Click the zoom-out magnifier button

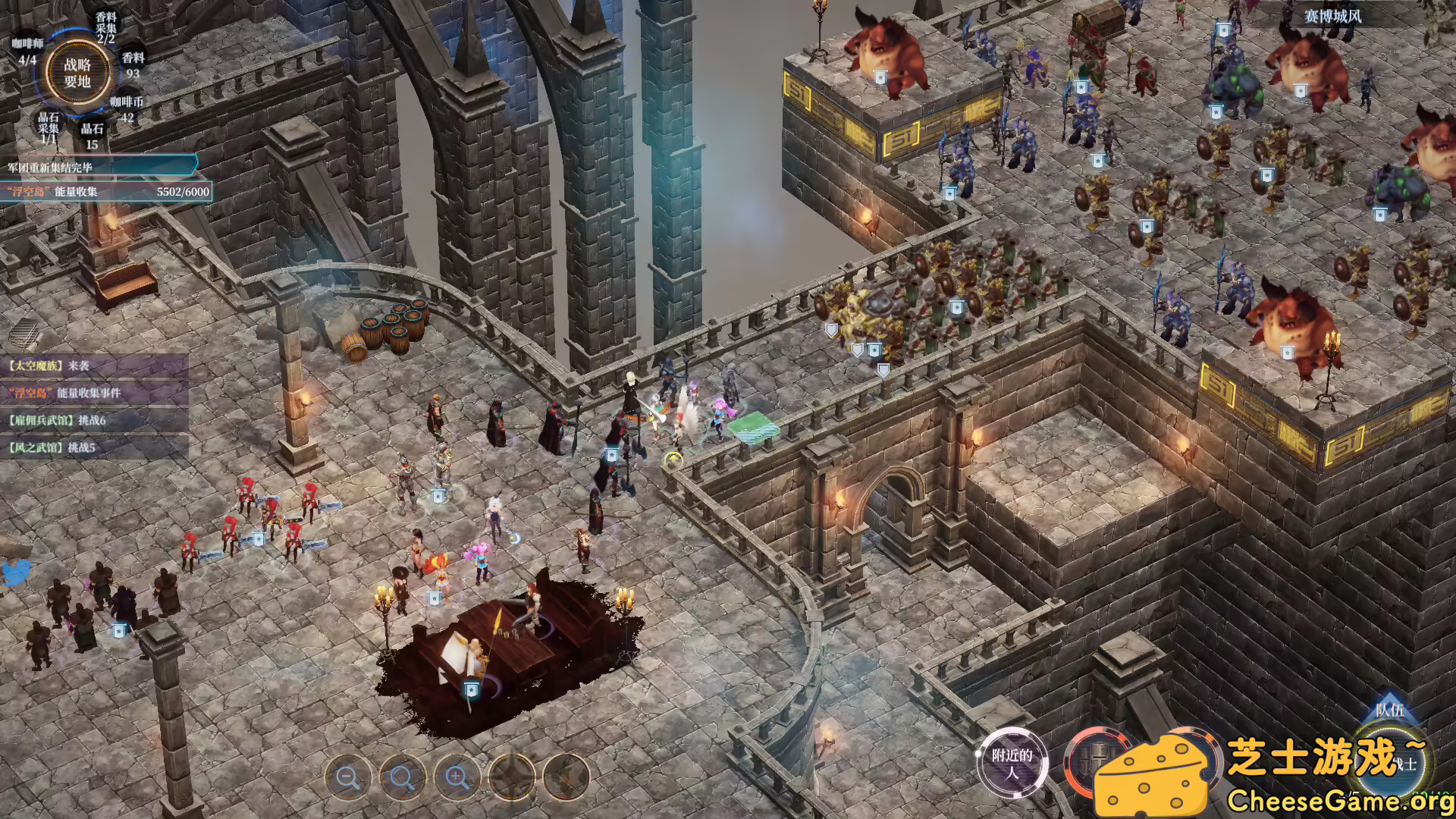(348, 777)
